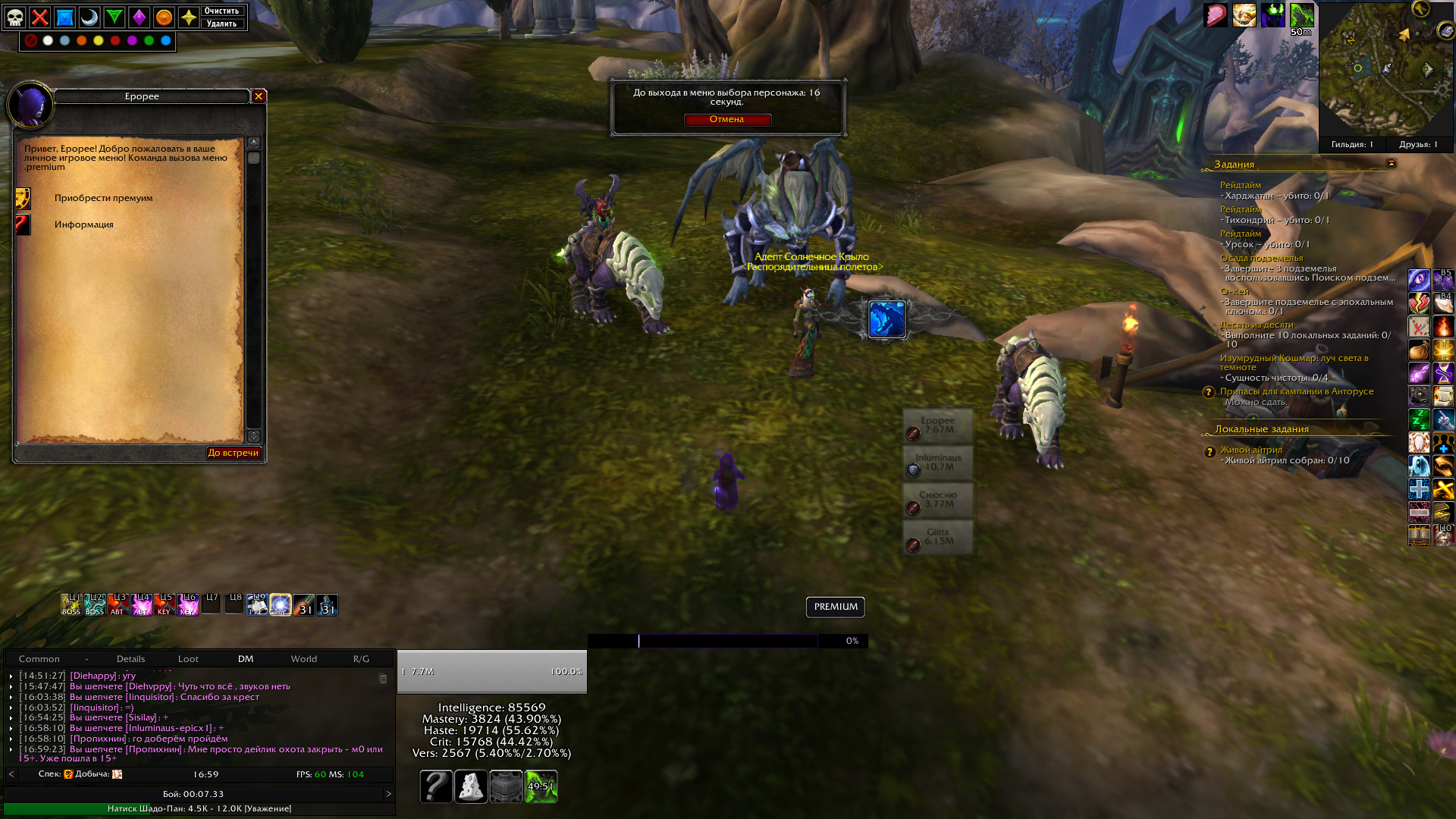
Task: Open the Друзья friends counter
Action: 1418,144
